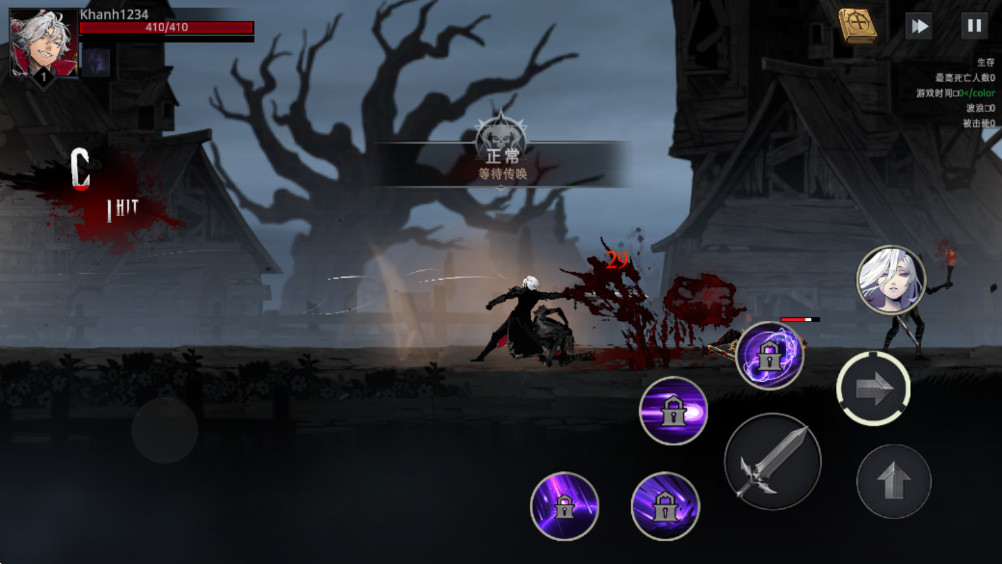The width and height of the screenshot is (1002, 564).
Task: Click Khanh1234's player portrait
Action: pos(43,43)
